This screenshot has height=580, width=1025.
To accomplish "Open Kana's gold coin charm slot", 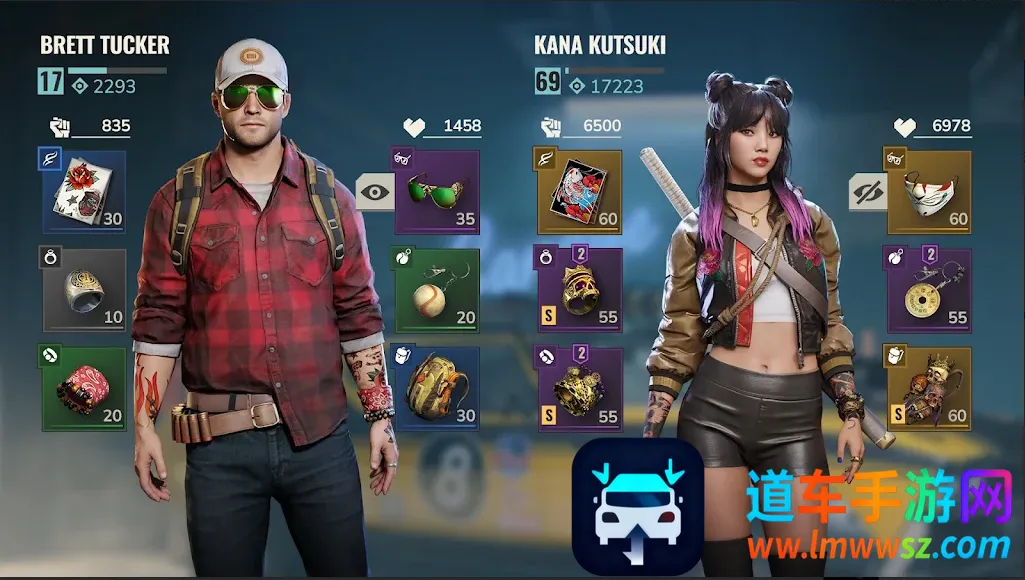I will point(928,290).
